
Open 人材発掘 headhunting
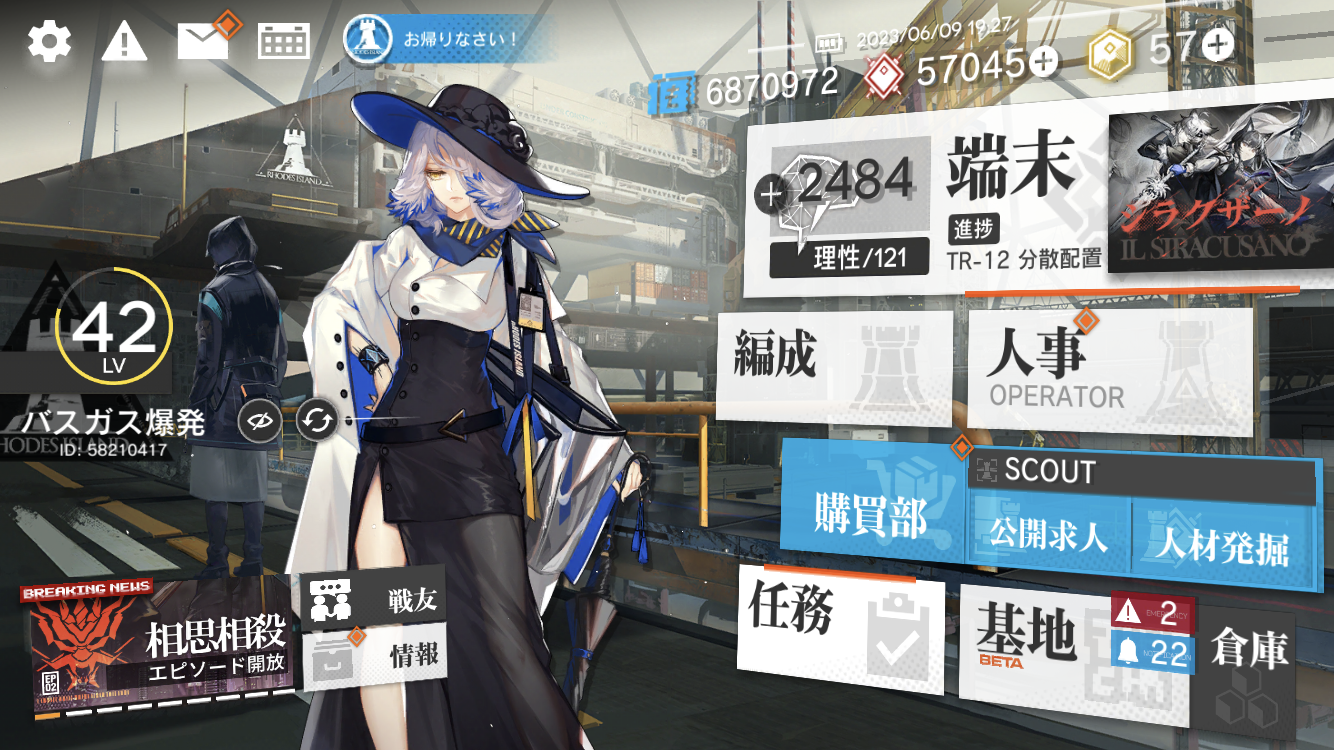pyautogui.click(x=1222, y=543)
